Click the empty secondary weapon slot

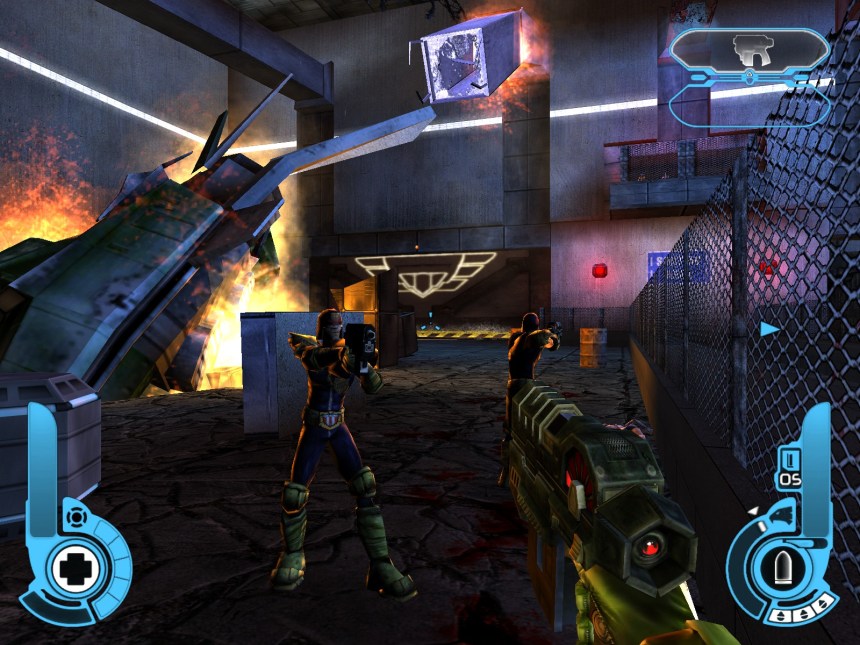(749, 106)
